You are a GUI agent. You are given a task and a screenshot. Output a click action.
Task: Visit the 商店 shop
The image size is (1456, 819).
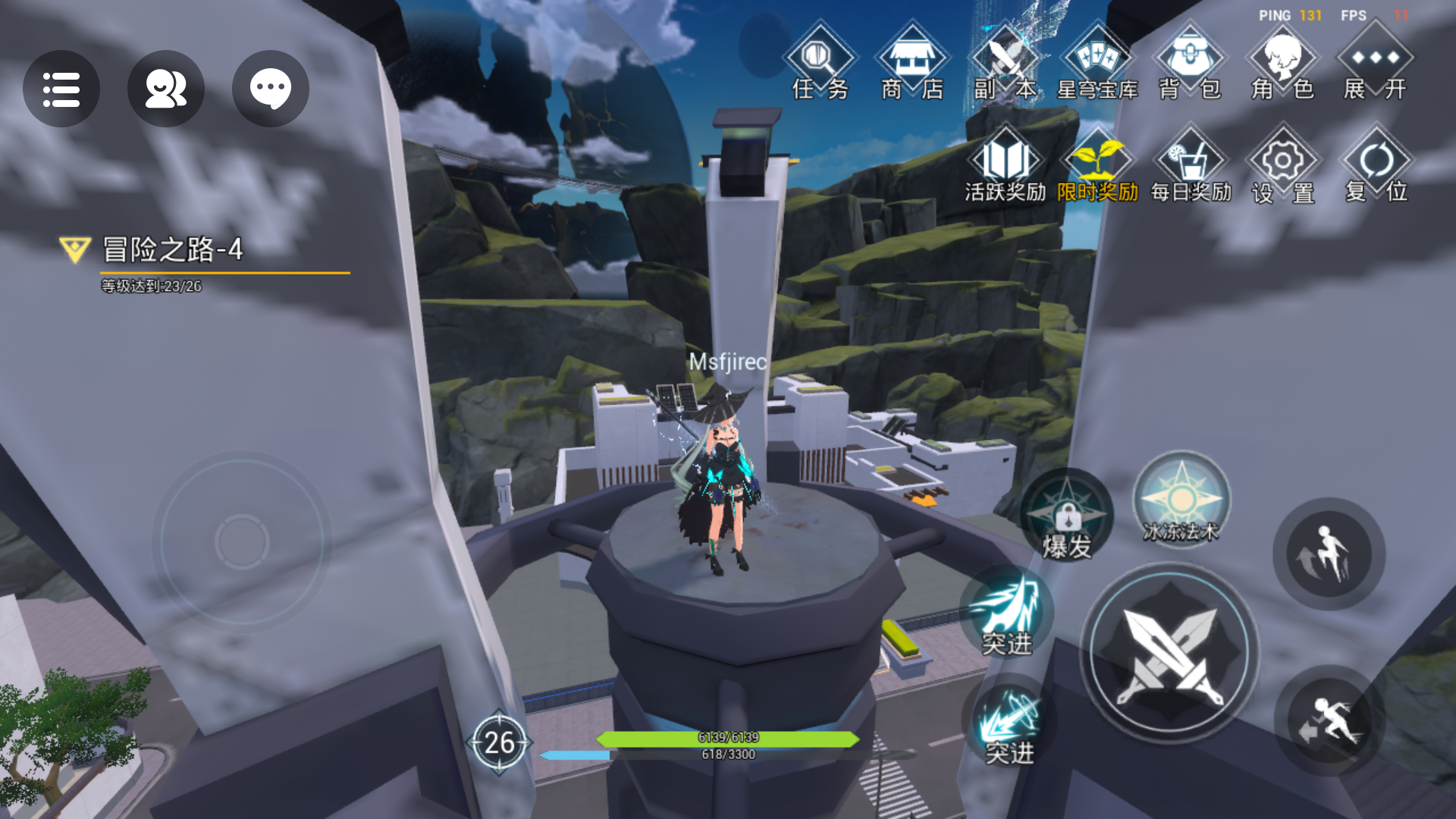[912, 64]
